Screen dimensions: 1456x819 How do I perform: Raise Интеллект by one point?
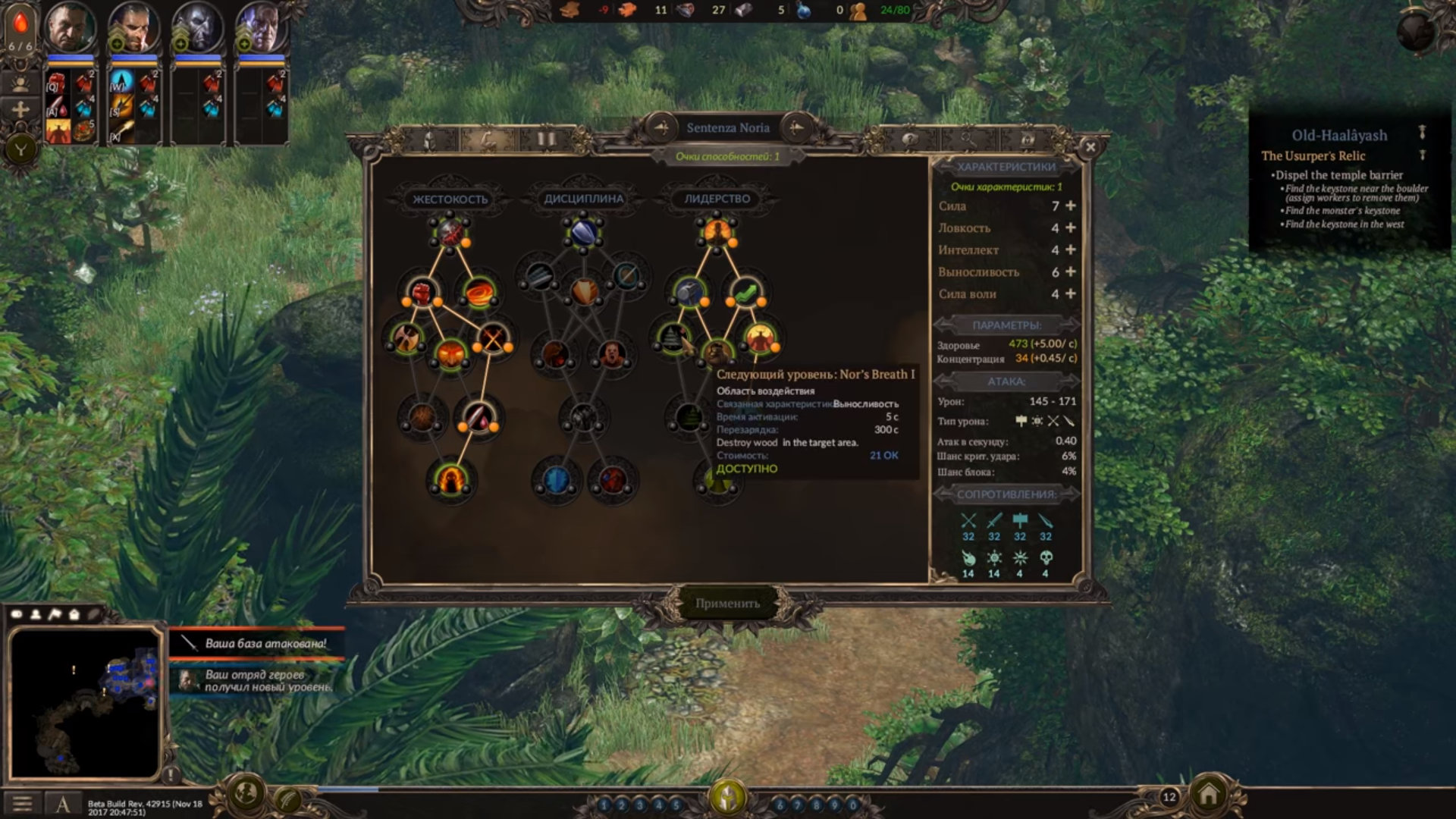click(x=1071, y=249)
